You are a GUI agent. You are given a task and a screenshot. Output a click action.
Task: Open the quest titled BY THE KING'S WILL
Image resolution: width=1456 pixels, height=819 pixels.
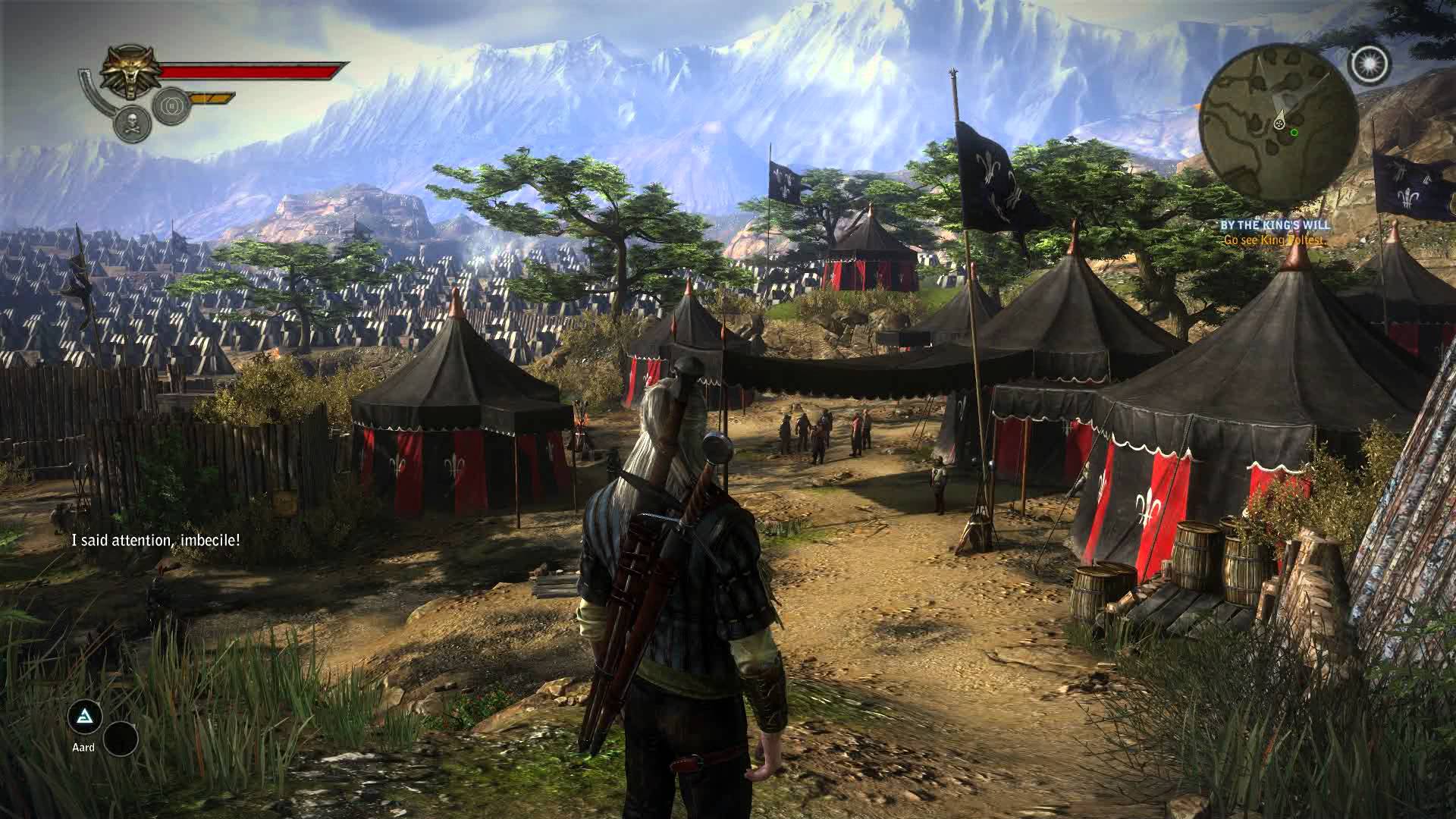pyautogui.click(x=1276, y=224)
